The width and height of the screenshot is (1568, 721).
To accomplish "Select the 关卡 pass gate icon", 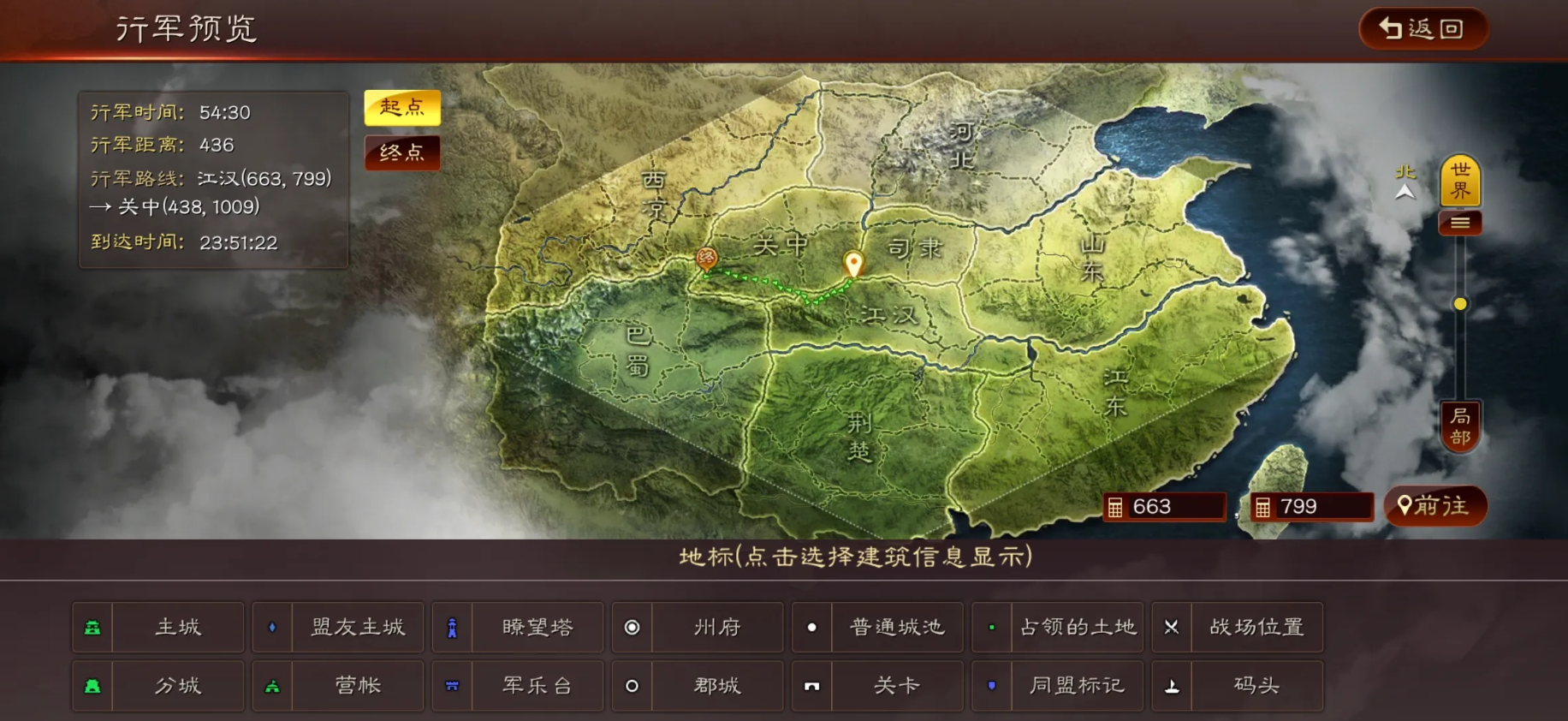I will (x=811, y=685).
